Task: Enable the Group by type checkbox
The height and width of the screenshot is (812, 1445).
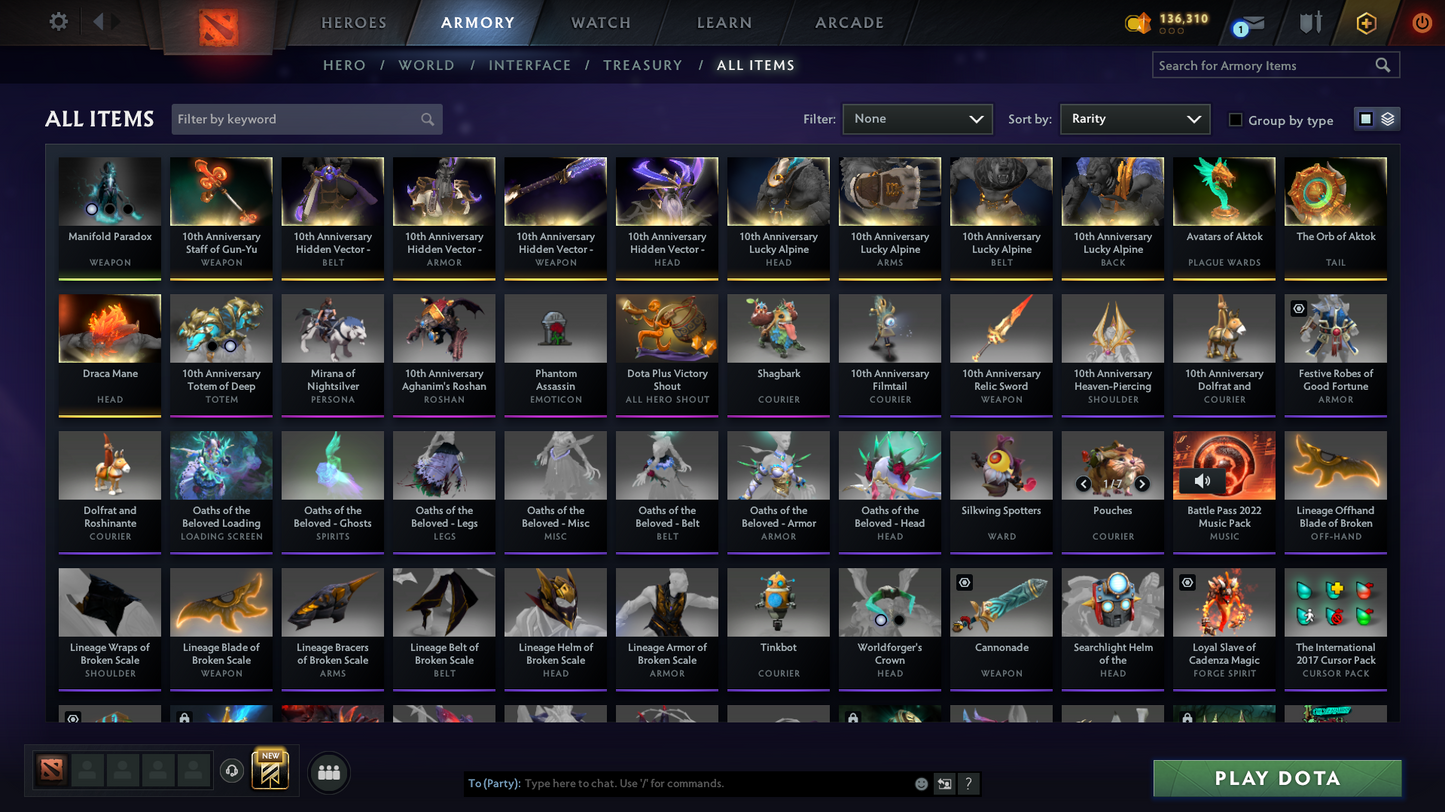Action: [x=1235, y=120]
